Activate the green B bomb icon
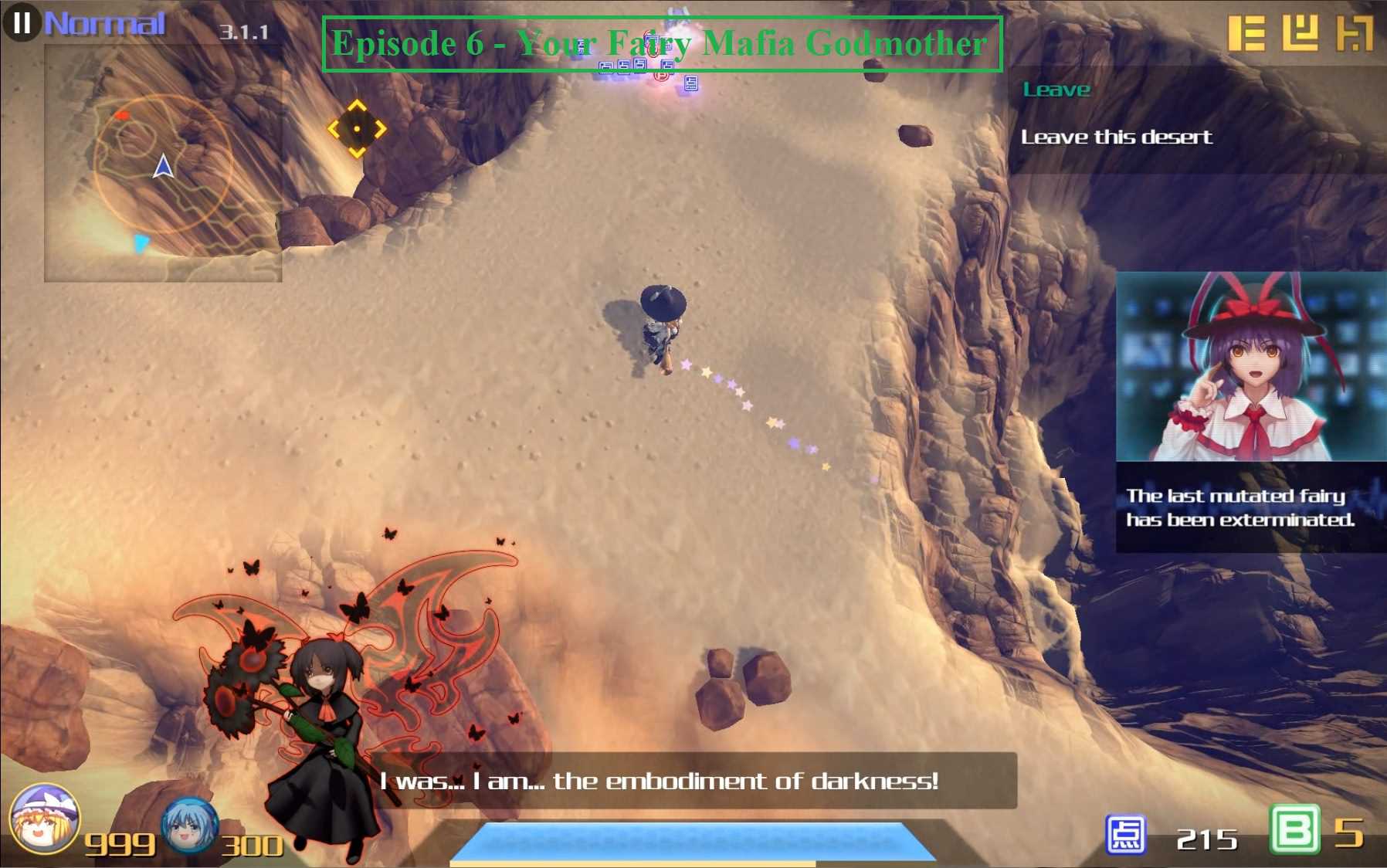The width and height of the screenshot is (1387, 868). click(x=1294, y=830)
